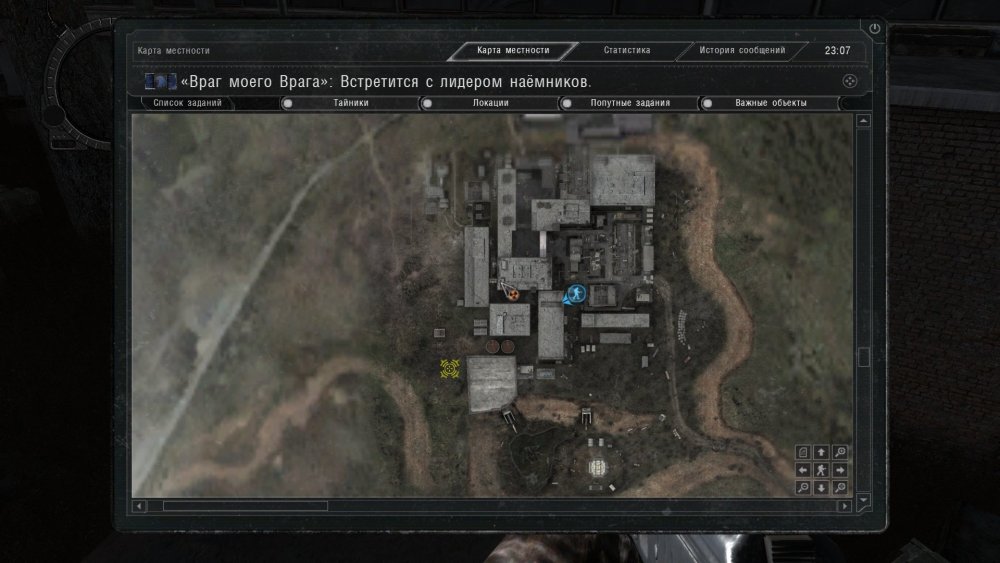Click the crosshair icon beside the active quest
The image size is (1000, 563).
[x=849, y=81]
